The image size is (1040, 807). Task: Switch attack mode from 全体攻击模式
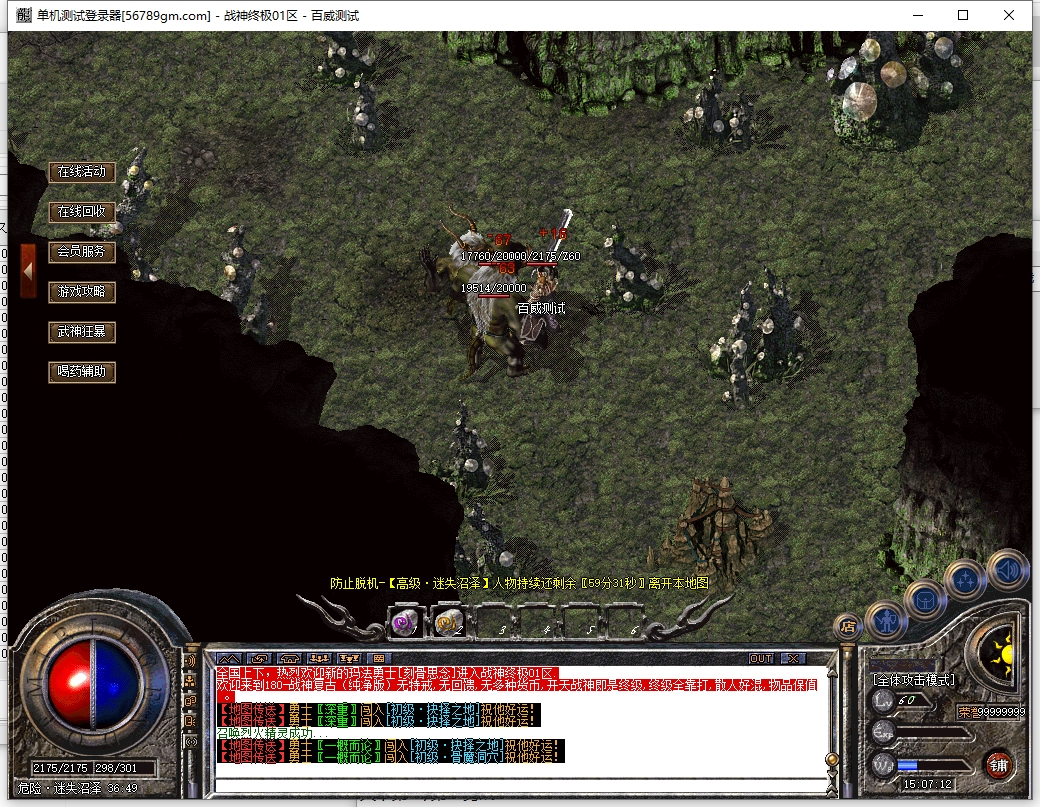[x=914, y=680]
